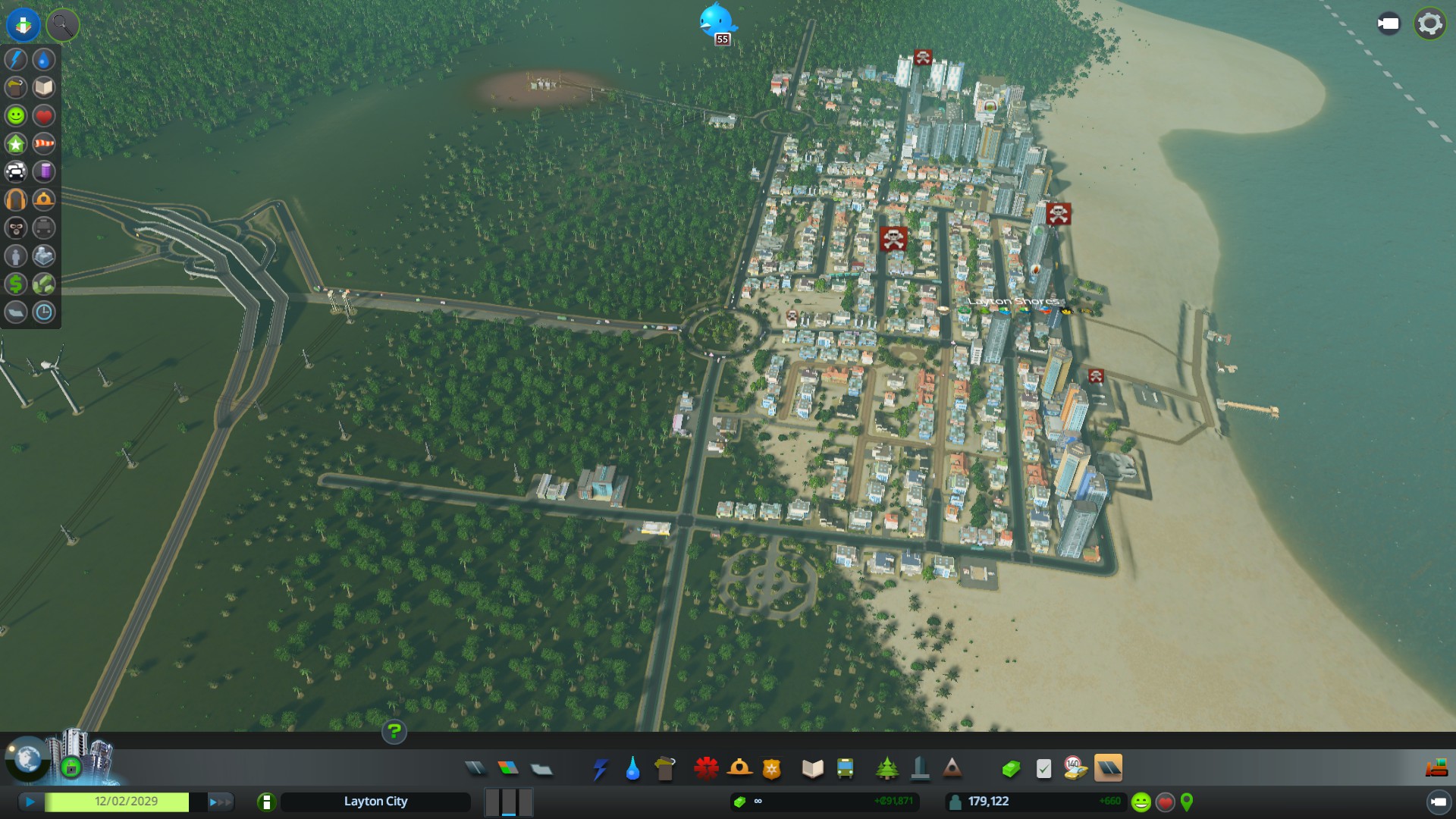Open the Chirper blue bird notifications

(x=715, y=21)
